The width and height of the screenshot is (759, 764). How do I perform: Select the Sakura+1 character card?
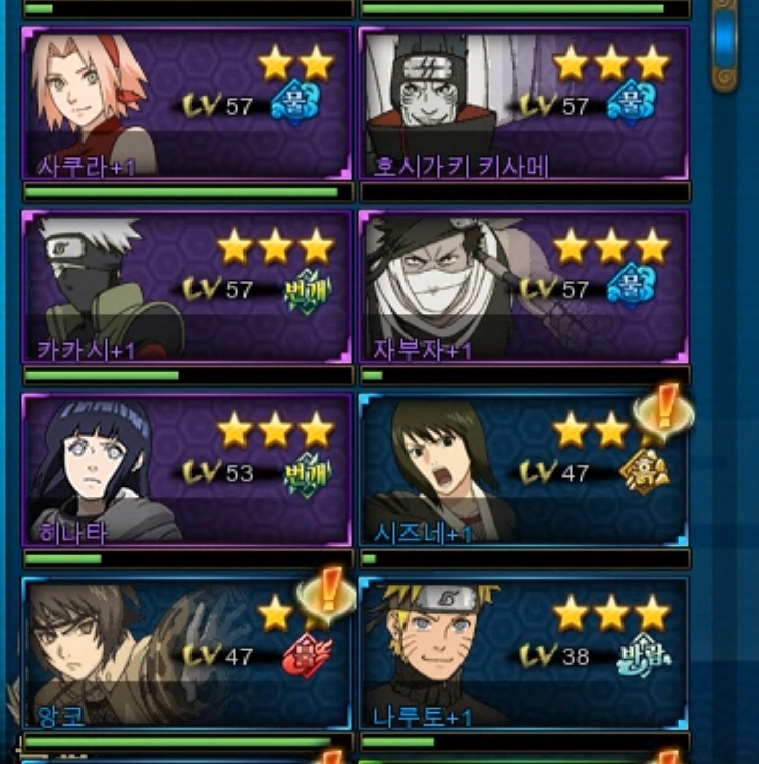click(x=187, y=103)
